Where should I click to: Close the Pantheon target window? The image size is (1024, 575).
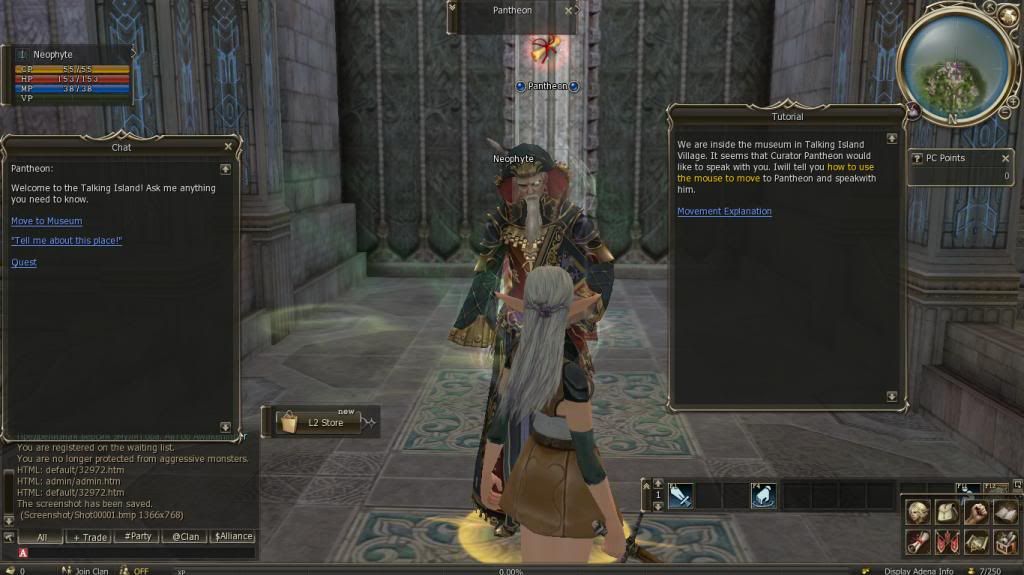(569, 10)
